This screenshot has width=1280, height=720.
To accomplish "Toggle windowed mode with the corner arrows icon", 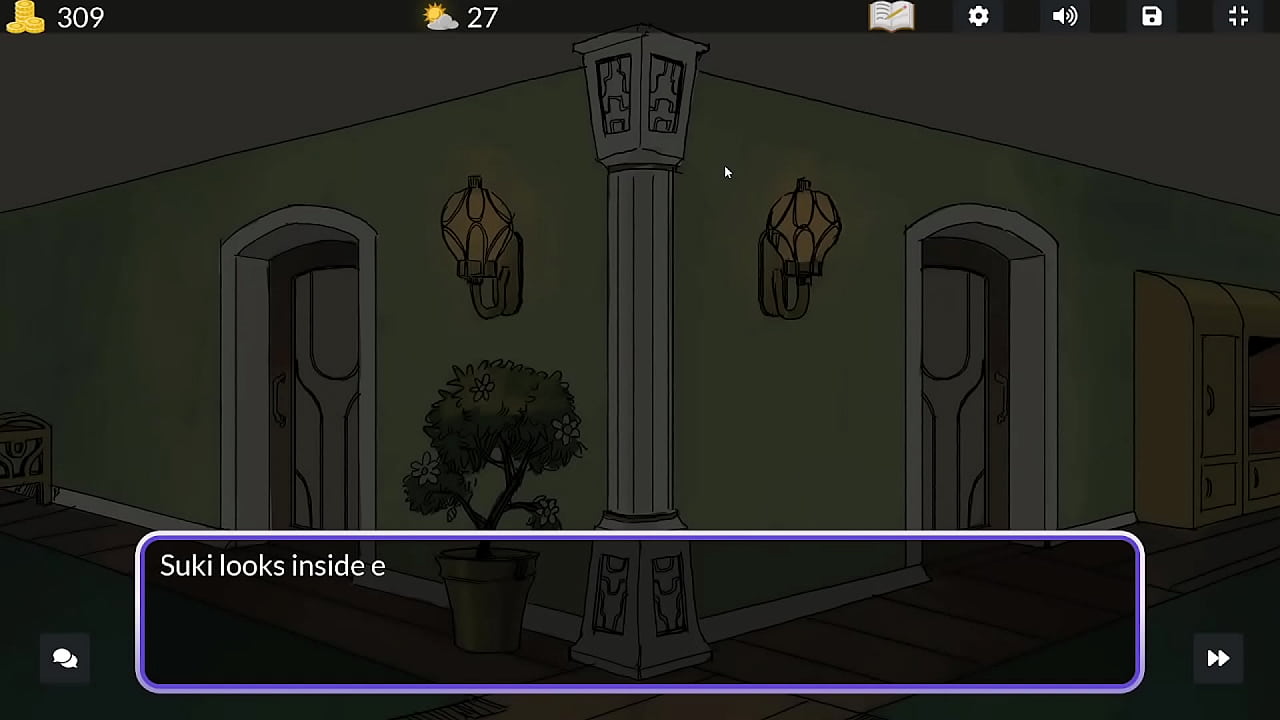I will pos(1238,17).
